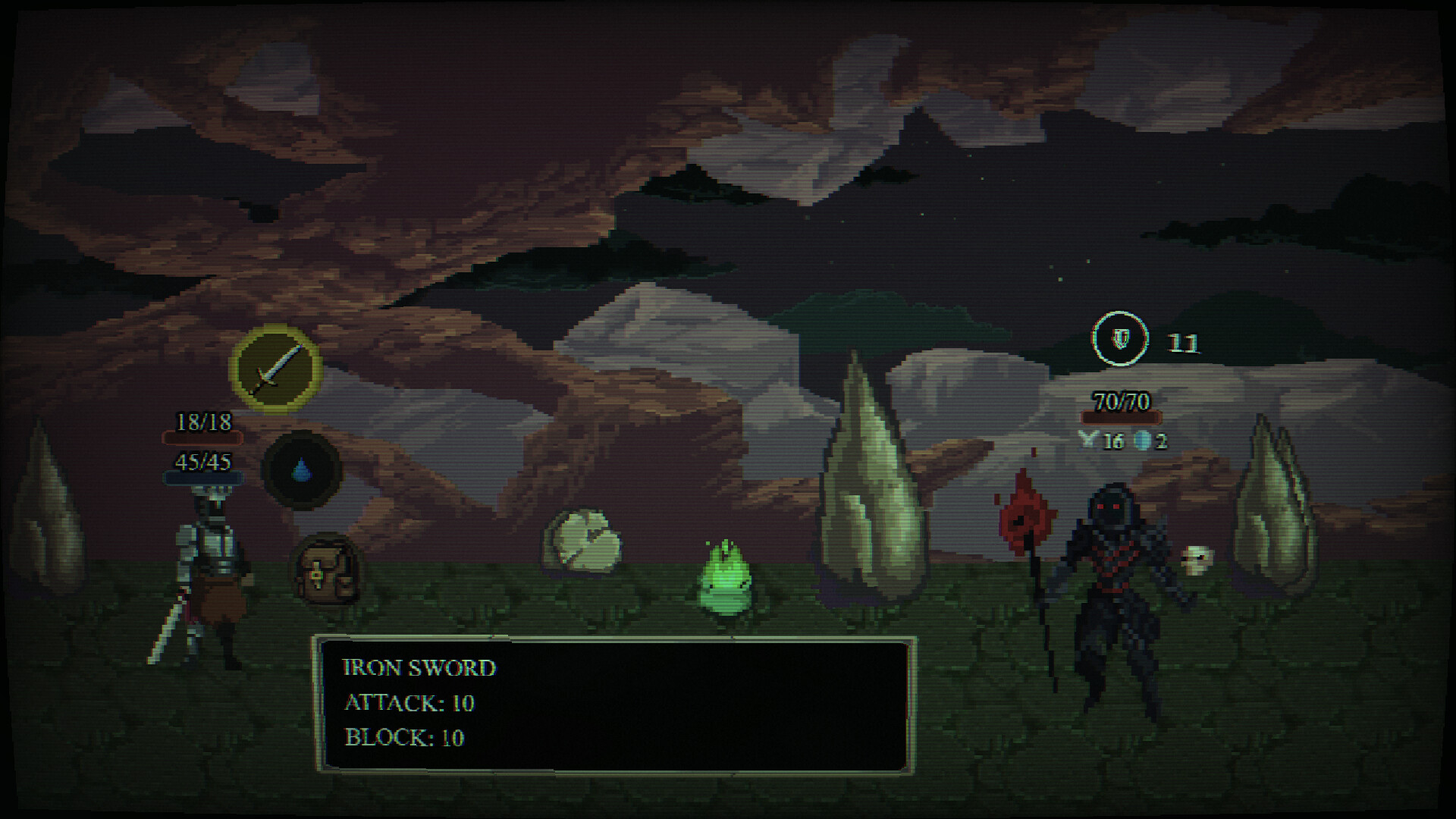Image resolution: width=1456 pixels, height=819 pixels.
Task: Click the enemy's sword icon beside 16
Action: (x=1090, y=438)
